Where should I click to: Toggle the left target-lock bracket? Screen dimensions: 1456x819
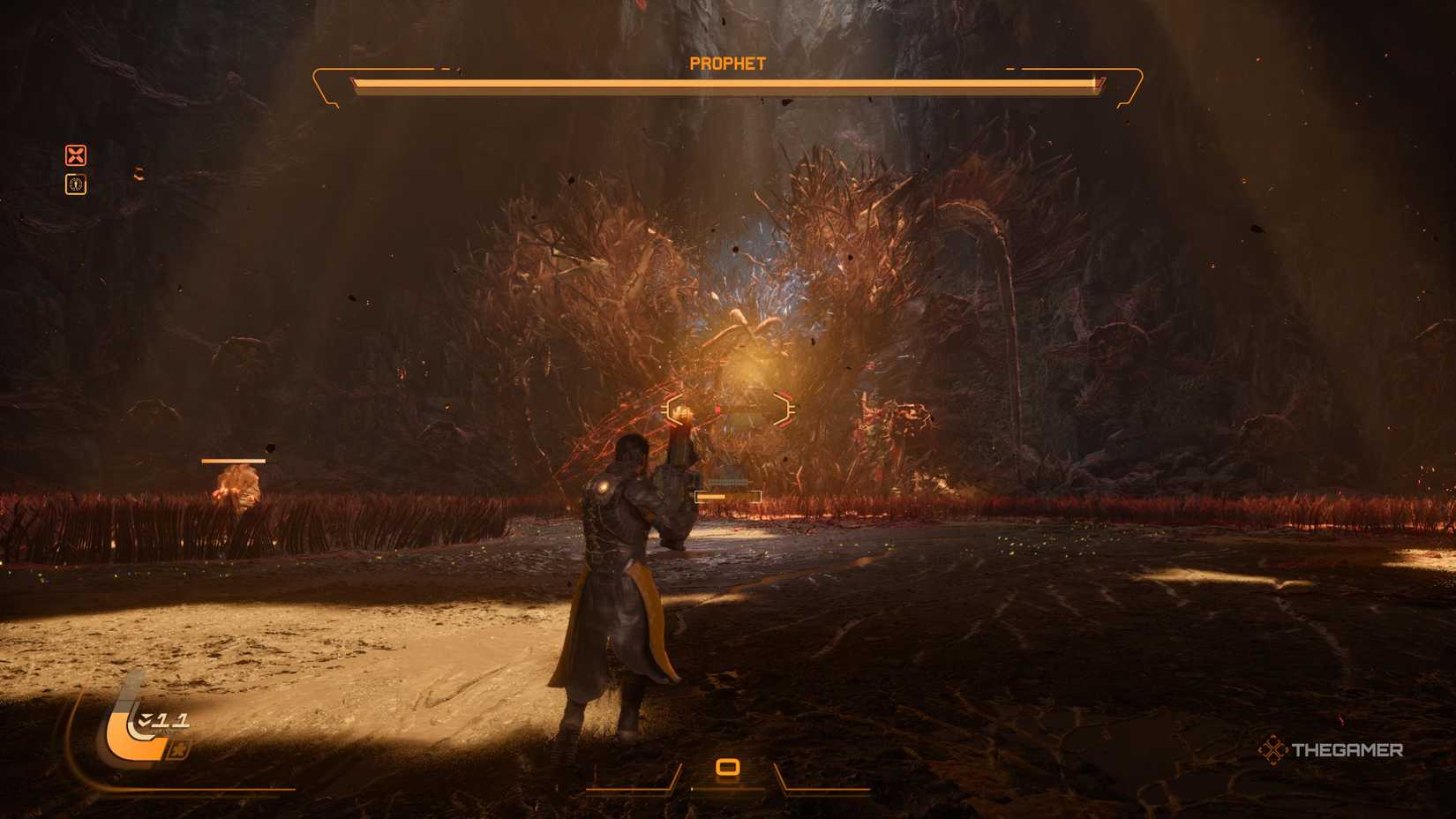click(673, 408)
